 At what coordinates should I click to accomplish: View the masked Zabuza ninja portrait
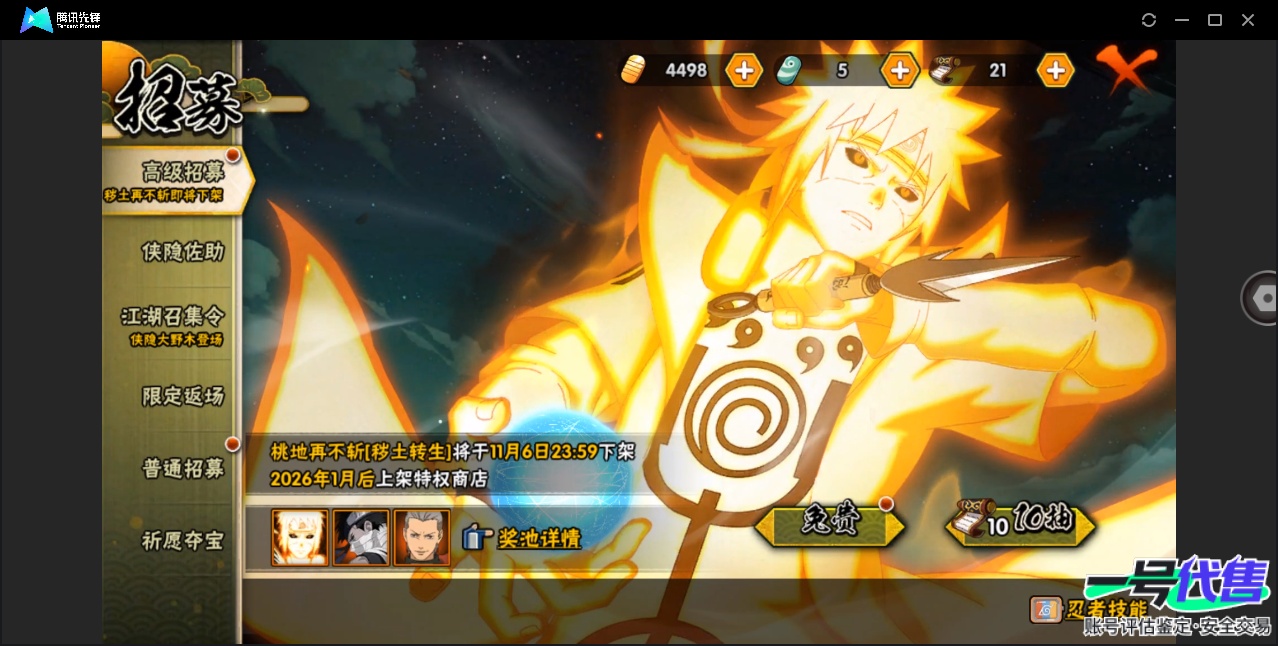click(361, 538)
